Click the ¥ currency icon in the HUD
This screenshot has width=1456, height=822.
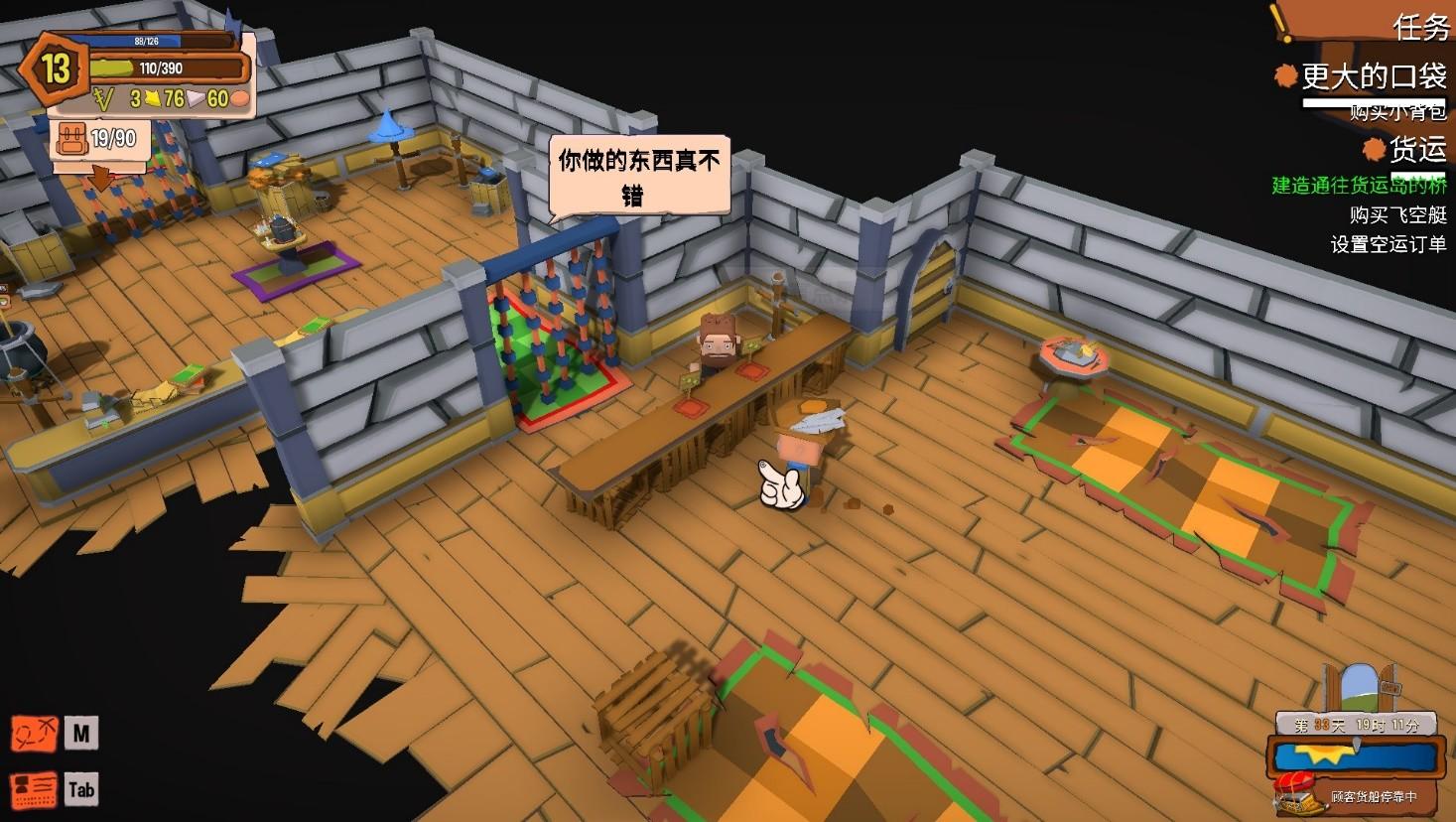pos(102,100)
